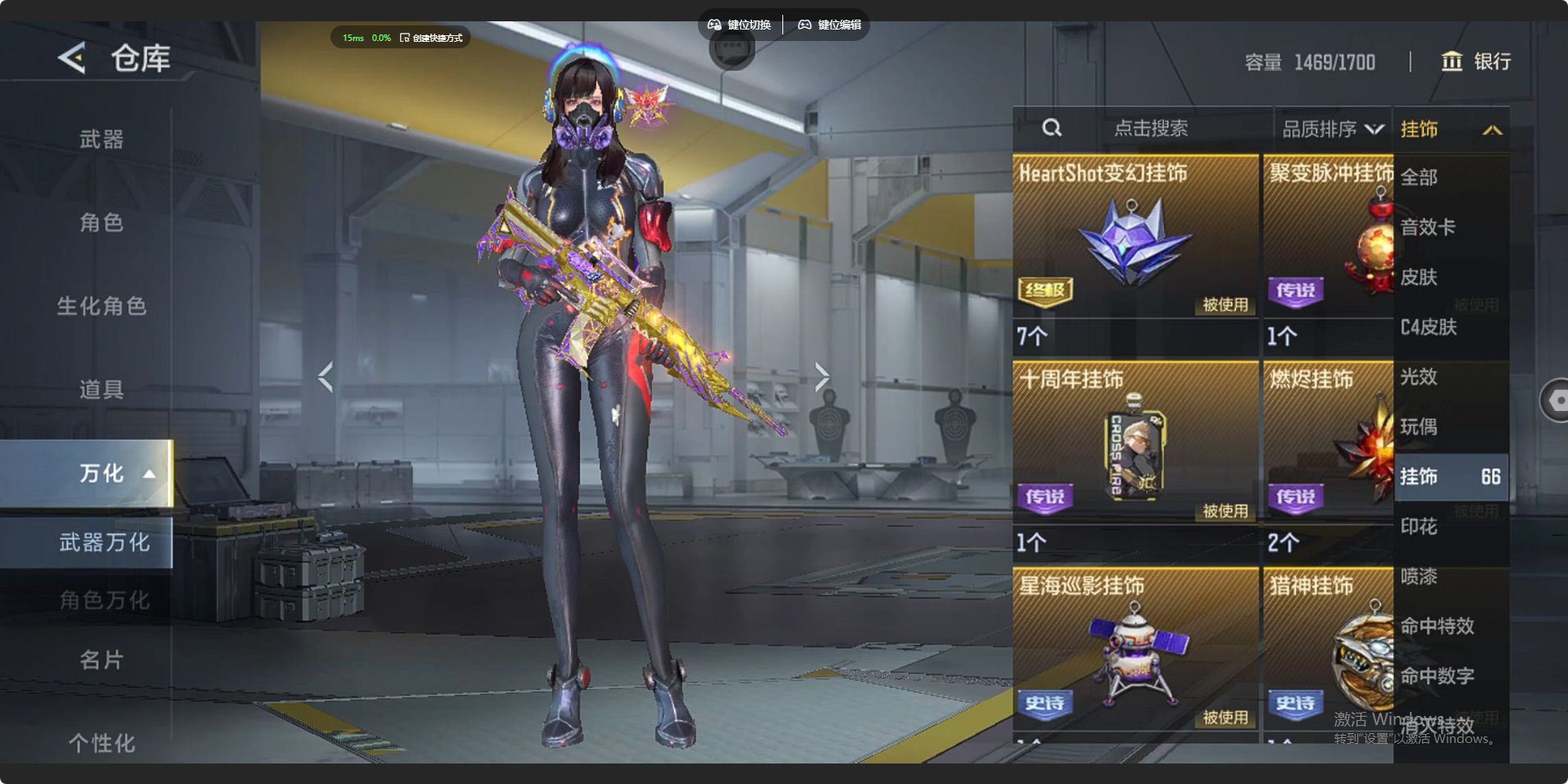The height and width of the screenshot is (784, 1568).
Task: Go back from the 仓库 warehouse screen
Action: (x=72, y=58)
